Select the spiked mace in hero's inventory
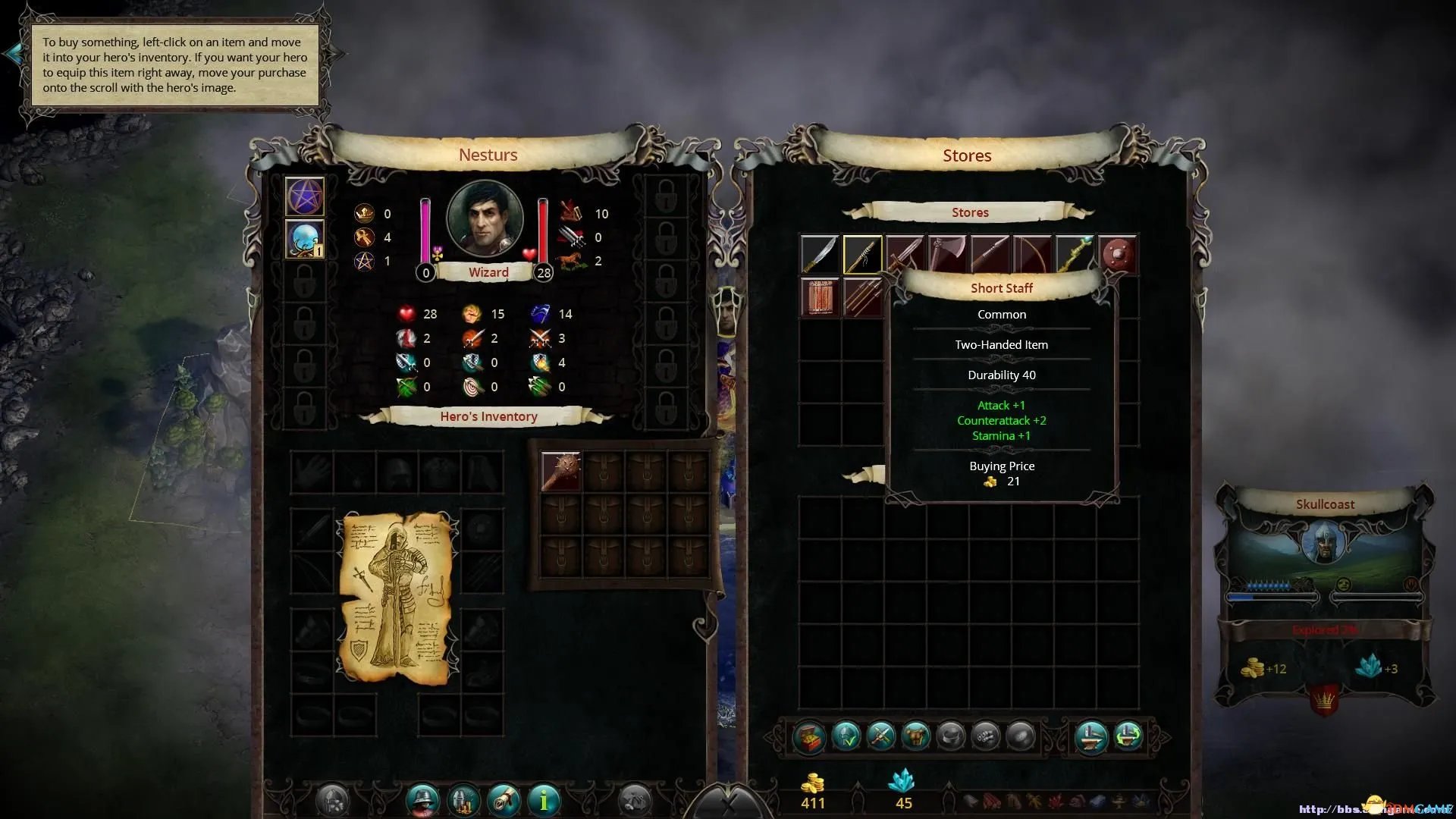The width and height of the screenshot is (1456, 819). [x=561, y=471]
